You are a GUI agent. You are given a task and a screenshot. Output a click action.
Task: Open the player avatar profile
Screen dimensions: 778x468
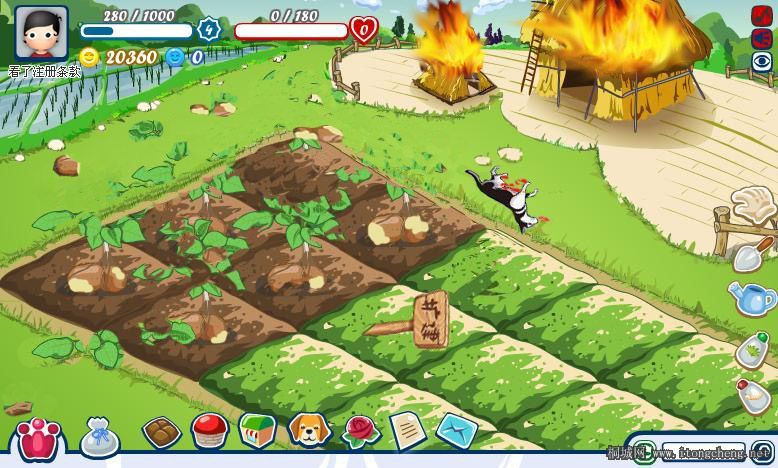(x=41, y=33)
